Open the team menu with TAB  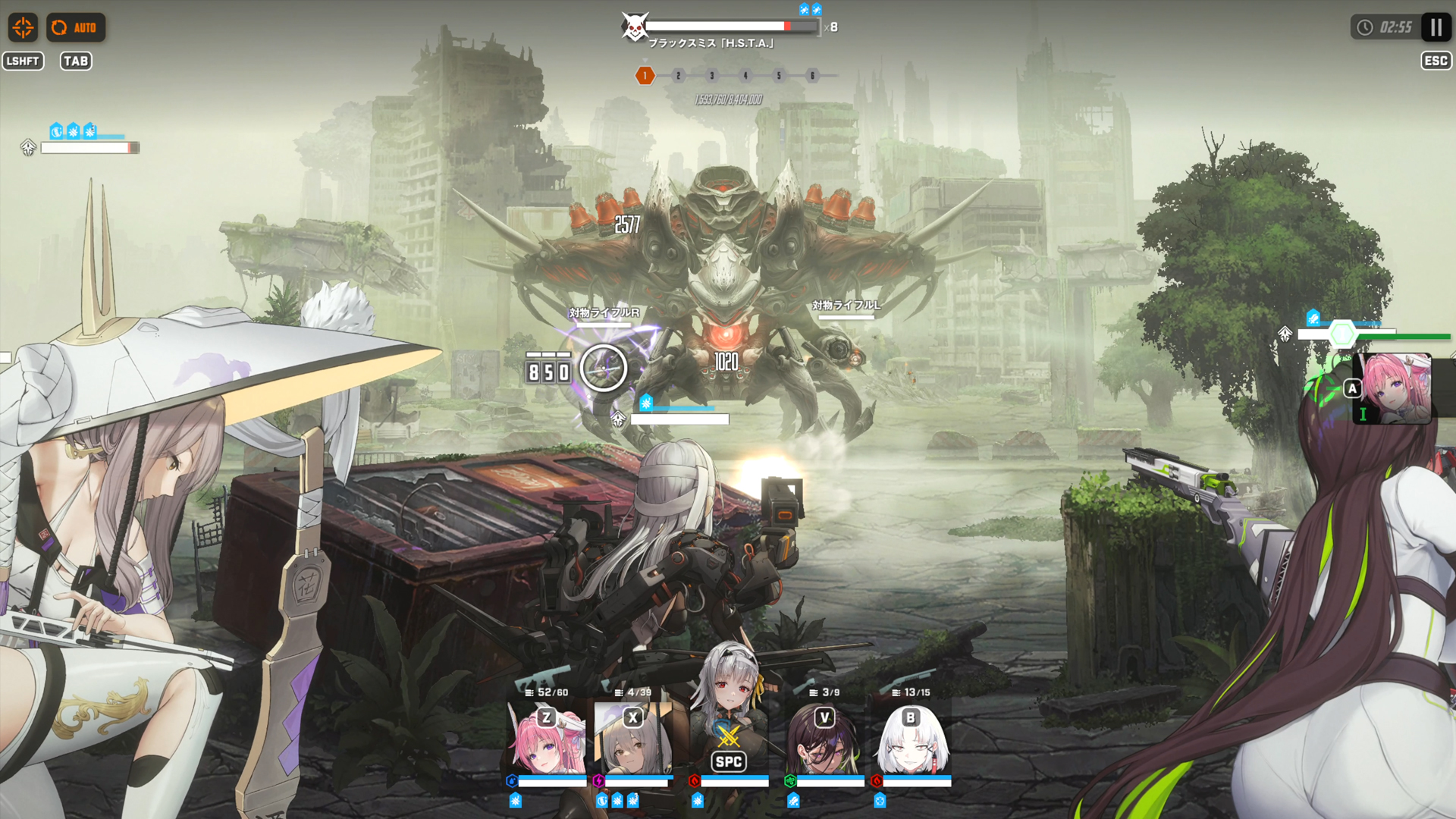coord(77,61)
